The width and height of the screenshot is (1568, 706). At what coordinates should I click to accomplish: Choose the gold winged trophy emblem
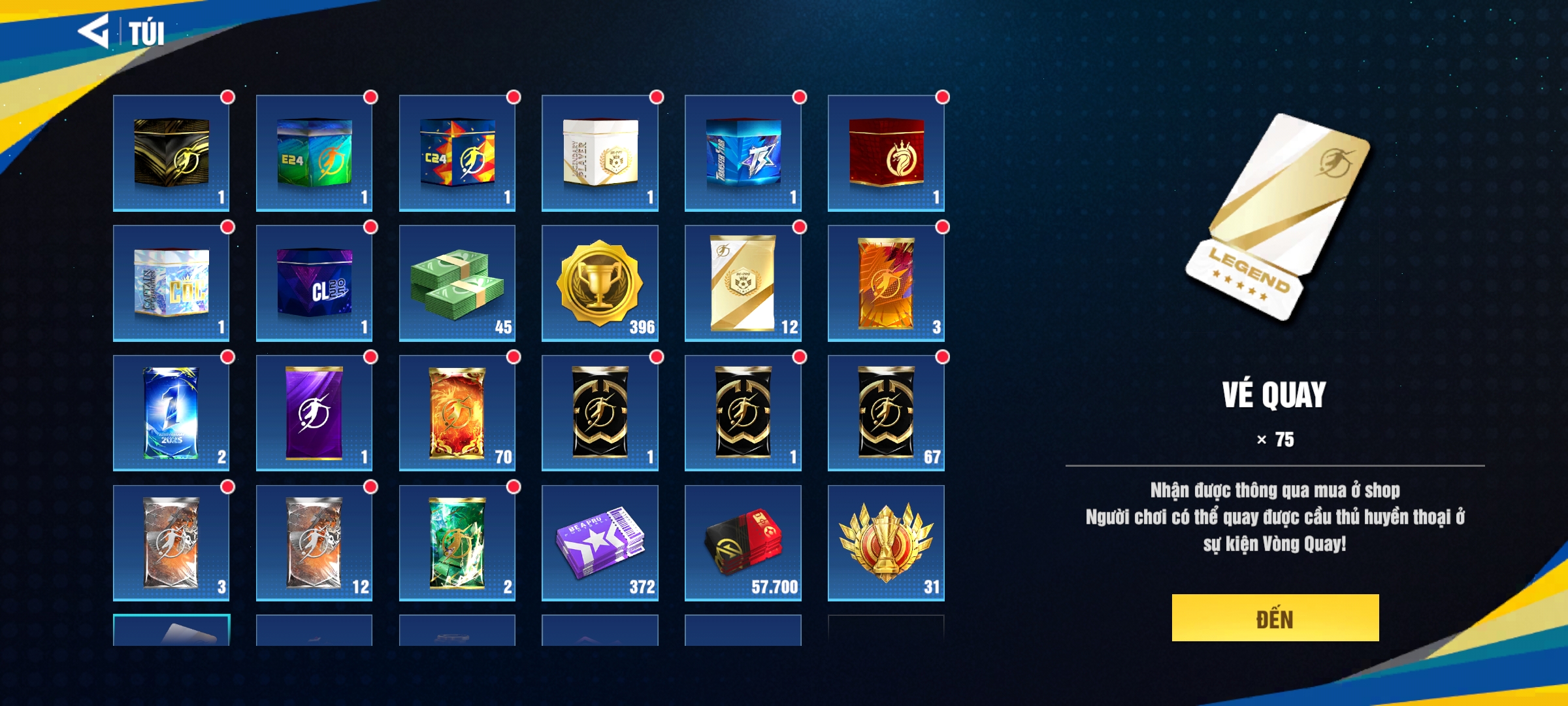[886, 543]
